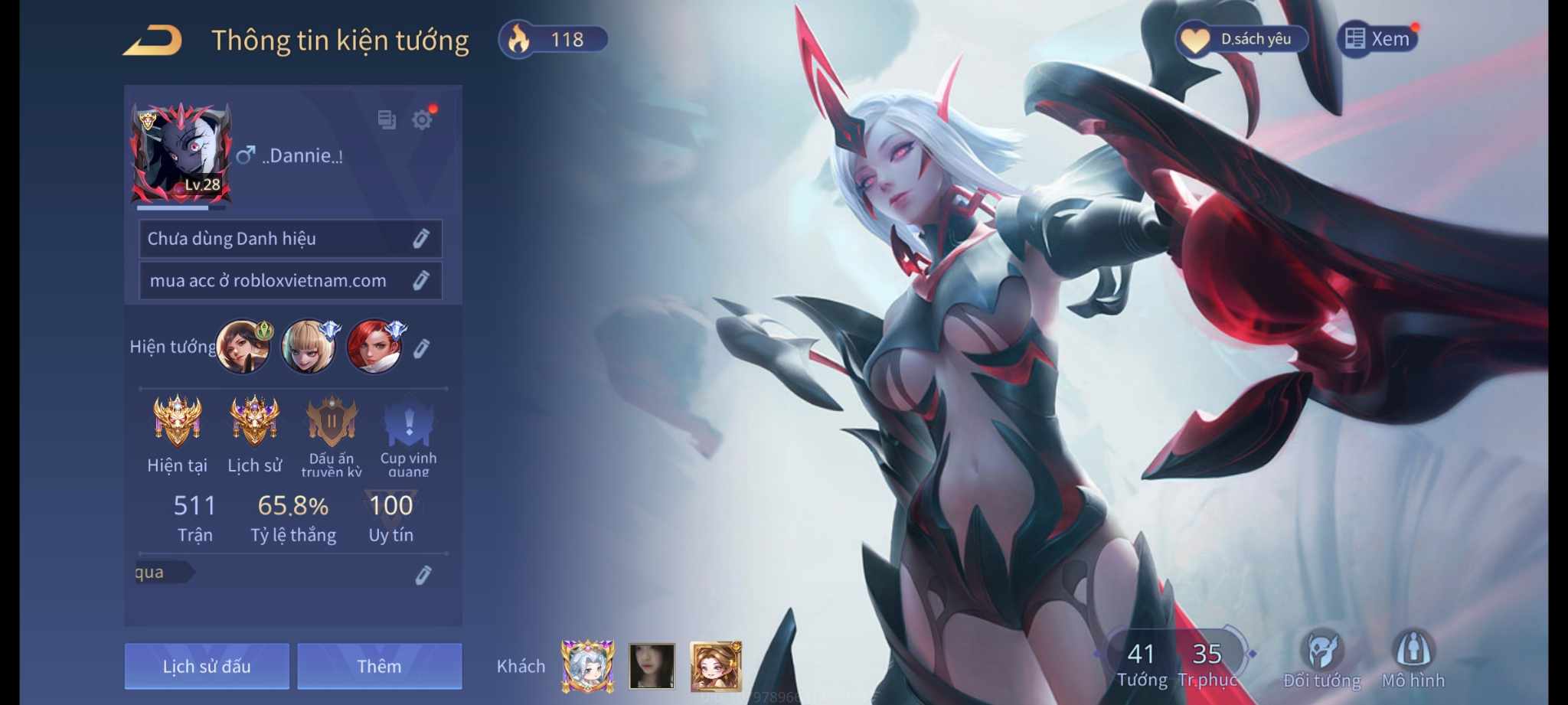Open the Đổi tướng hero swap
The width and height of the screenshot is (1568, 705).
[x=1322, y=660]
